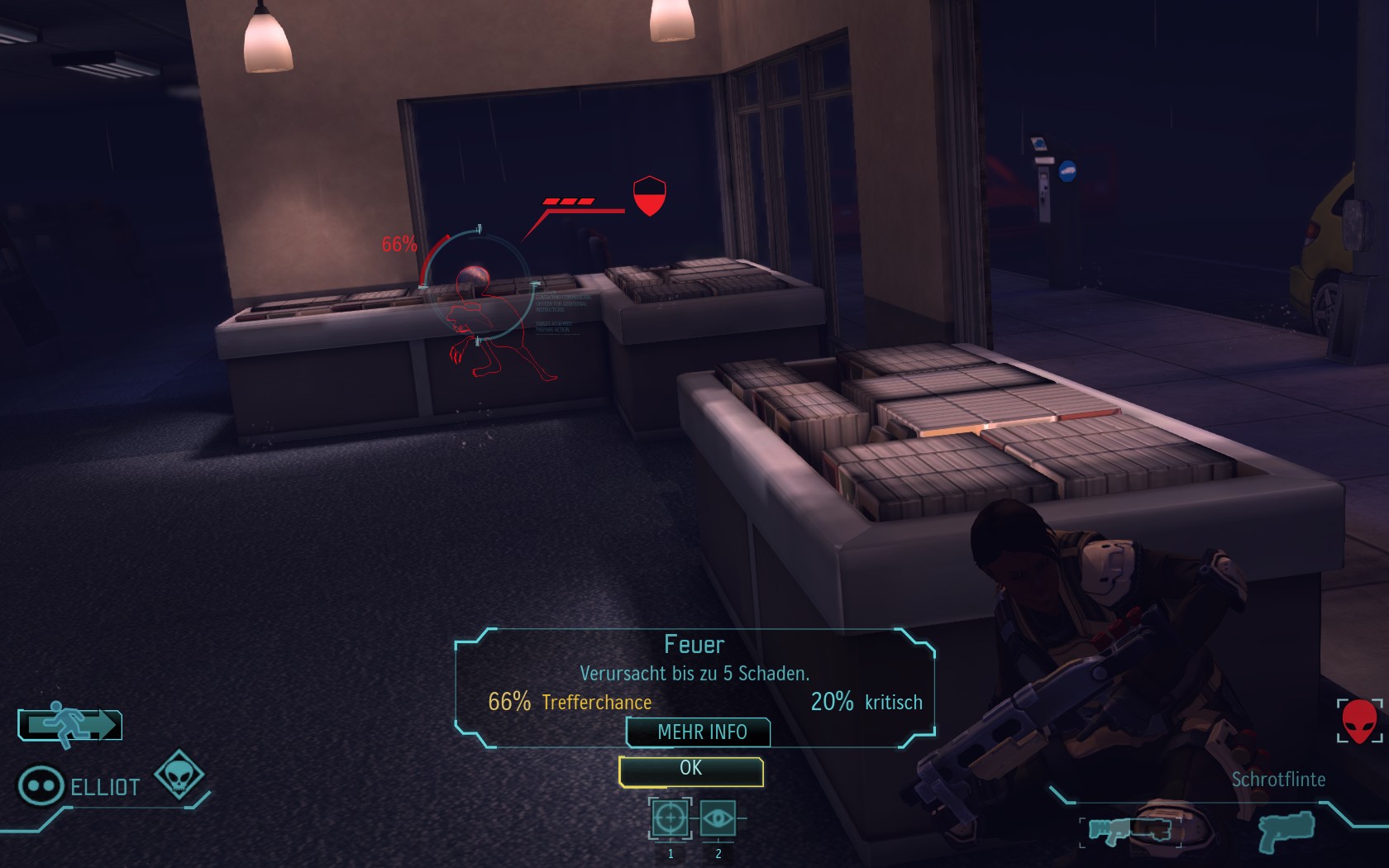The width and height of the screenshot is (1389, 868).
Task: Select the Schrotflinte shotgun weapon
Action: click(x=1129, y=831)
